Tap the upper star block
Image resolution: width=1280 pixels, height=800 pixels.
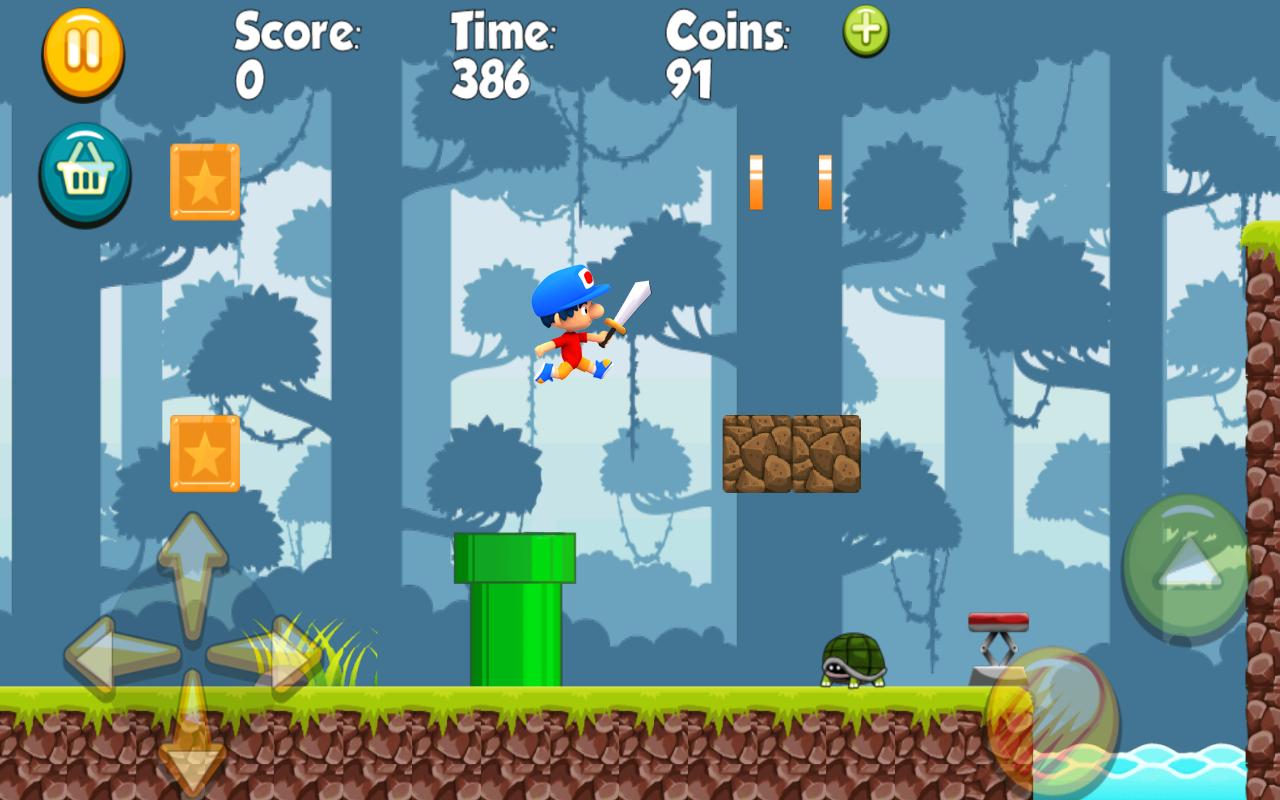(203, 184)
